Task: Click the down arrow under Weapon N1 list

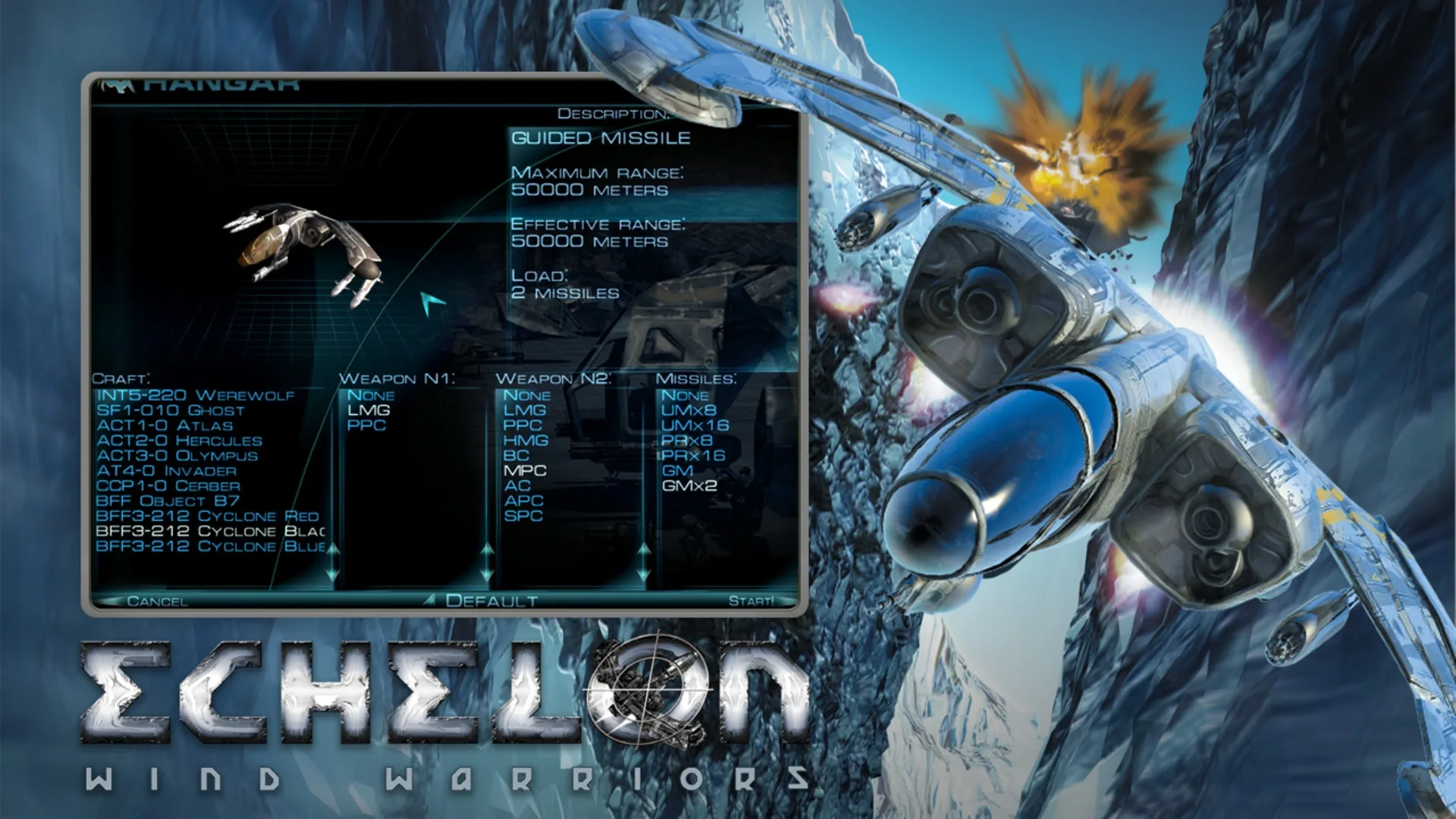Action: 487,575
